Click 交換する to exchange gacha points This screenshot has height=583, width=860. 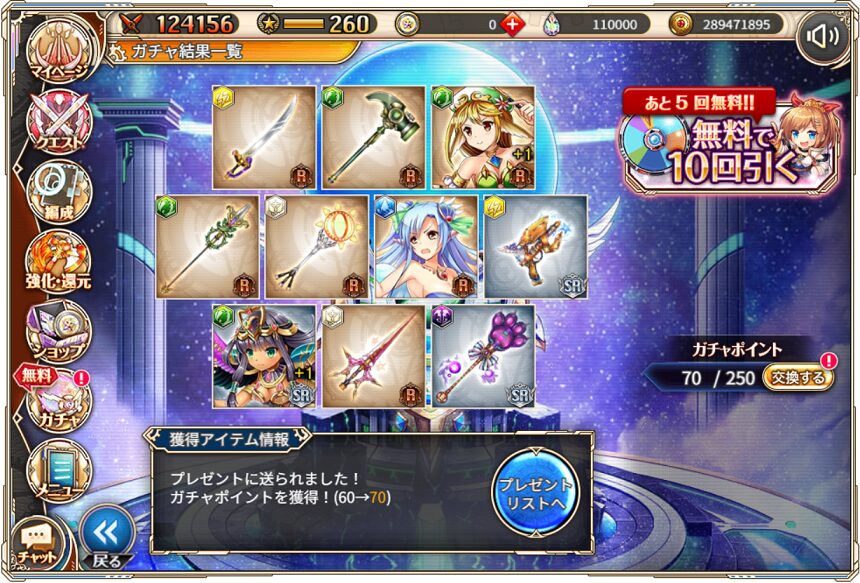(x=798, y=377)
